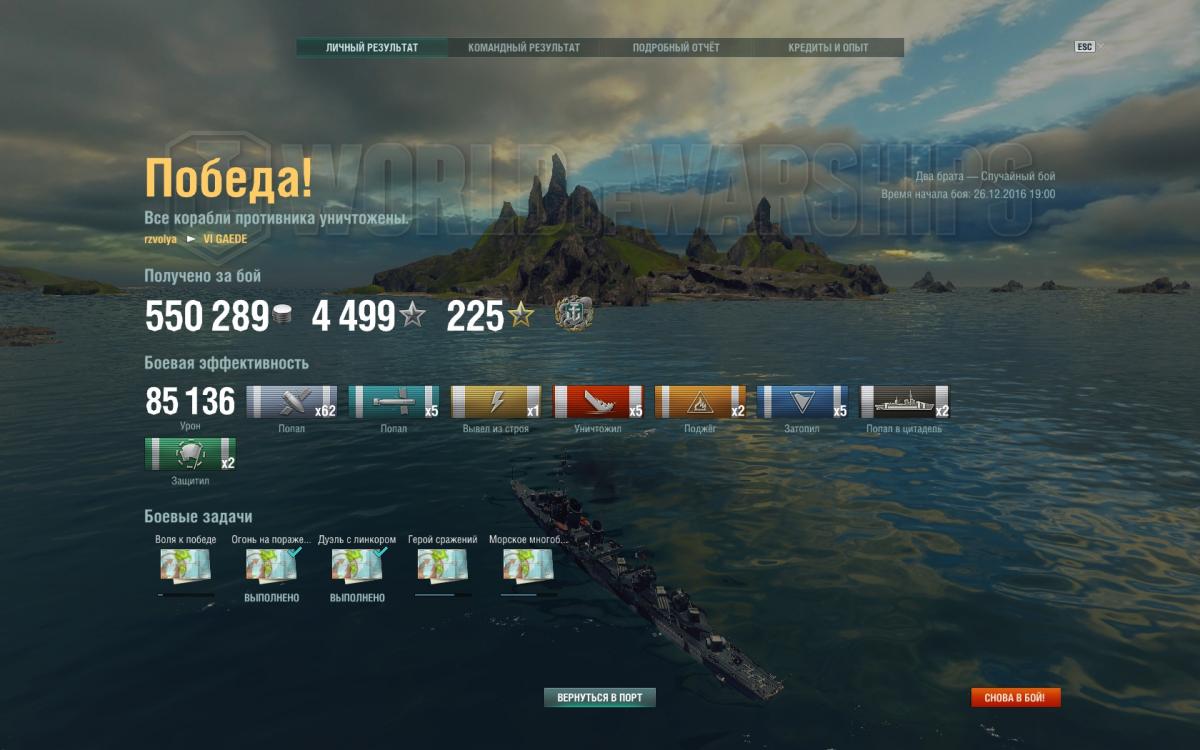1200x750 pixels.
Task: Choose the «Затопил» blue flooding ribbon
Action: tap(802, 402)
